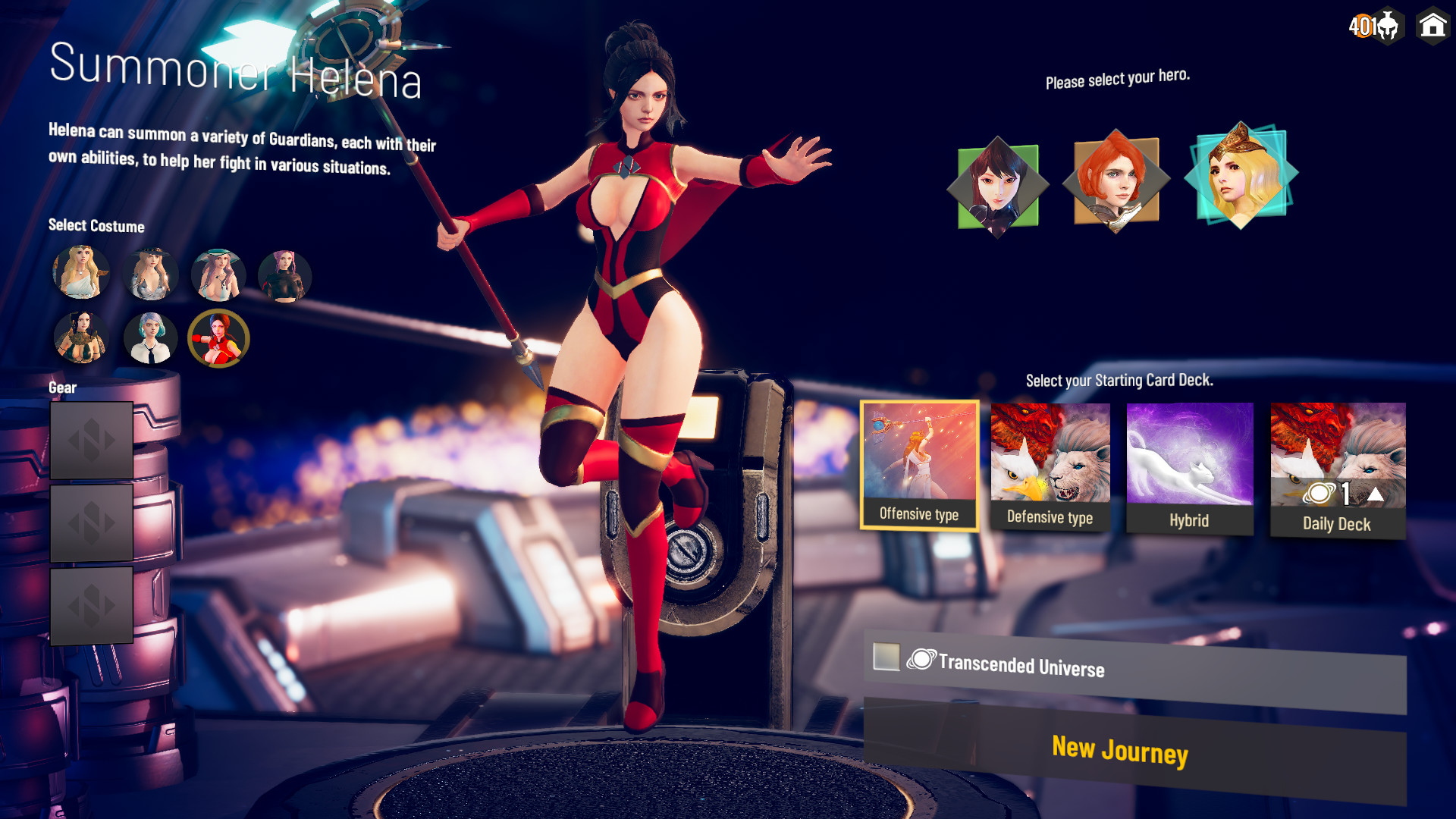Image resolution: width=1456 pixels, height=819 pixels.
Task: Open the bottom Gear slot
Action: (x=91, y=604)
